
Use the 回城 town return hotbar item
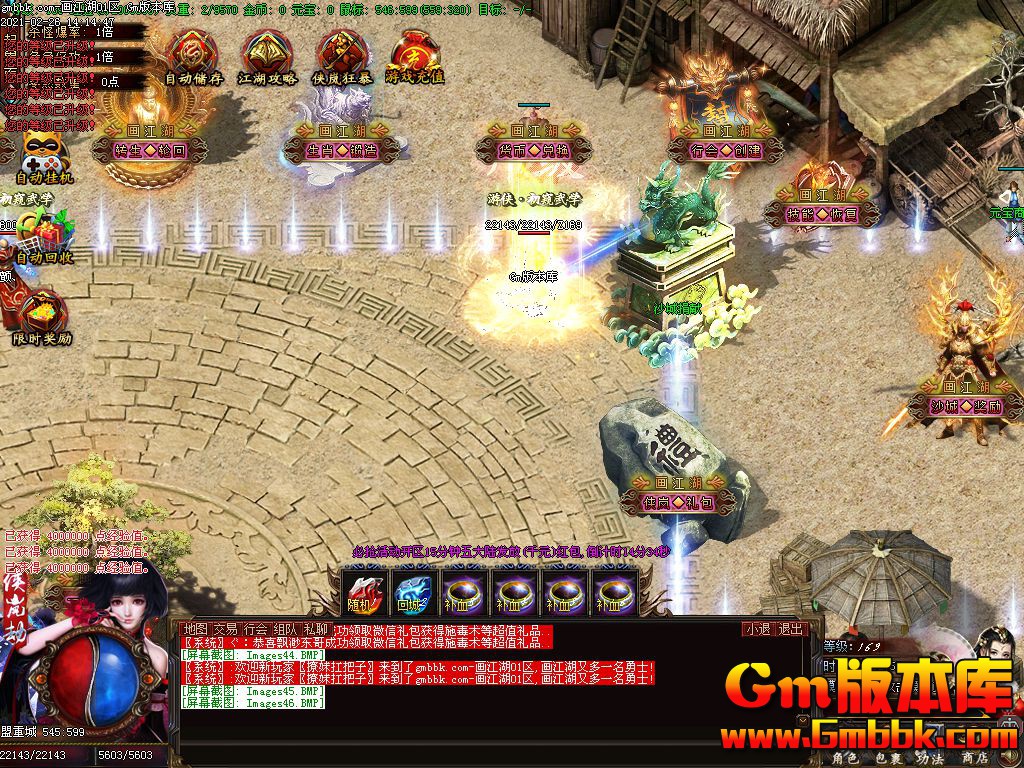pyautogui.click(x=411, y=590)
